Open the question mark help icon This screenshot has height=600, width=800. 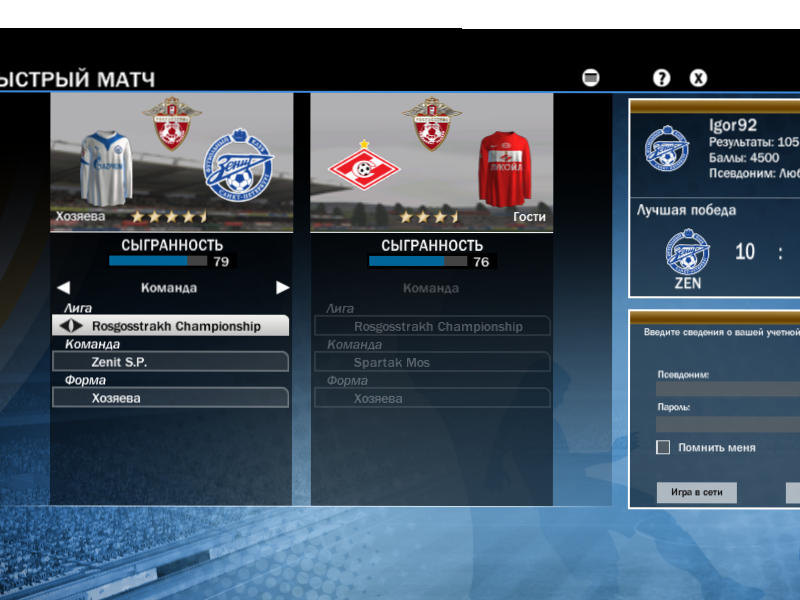(661, 78)
